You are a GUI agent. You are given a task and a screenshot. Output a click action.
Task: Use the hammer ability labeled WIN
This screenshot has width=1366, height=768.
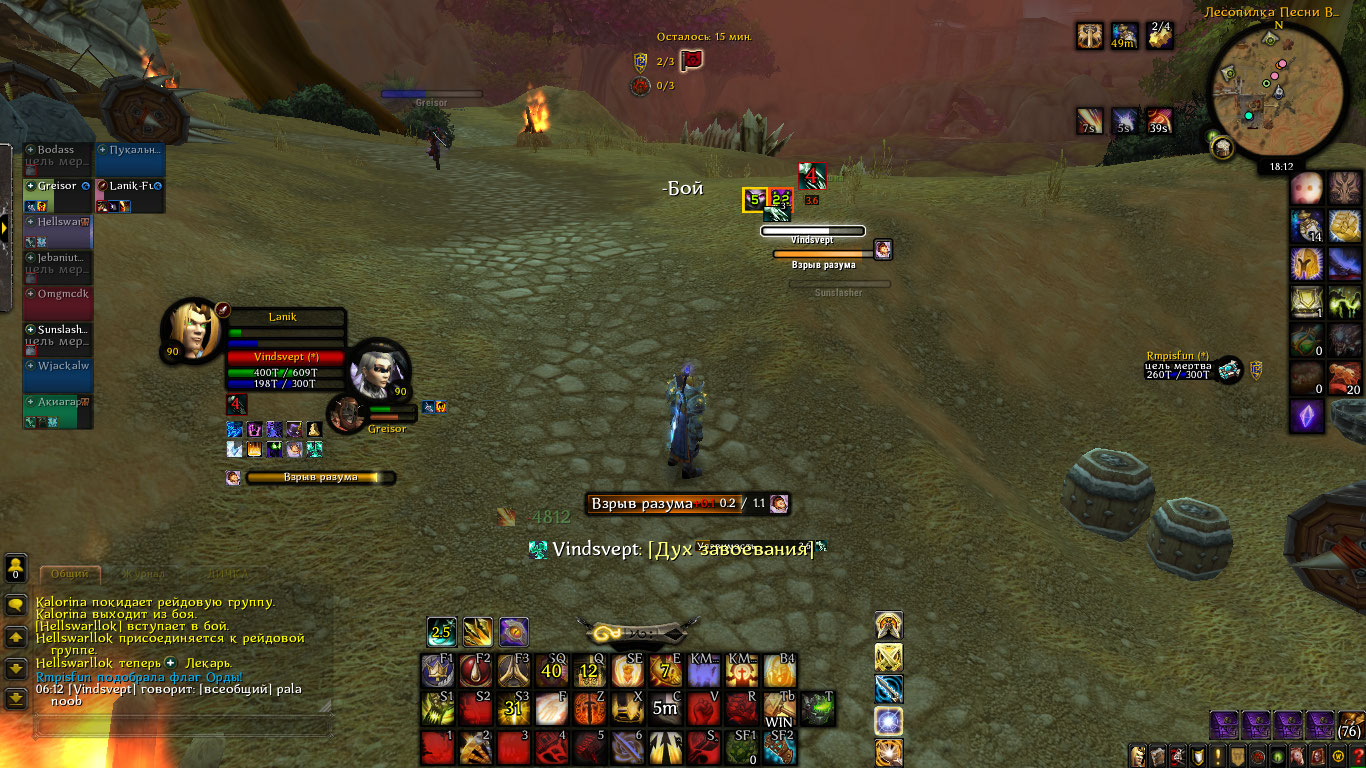(x=779, y=709)
